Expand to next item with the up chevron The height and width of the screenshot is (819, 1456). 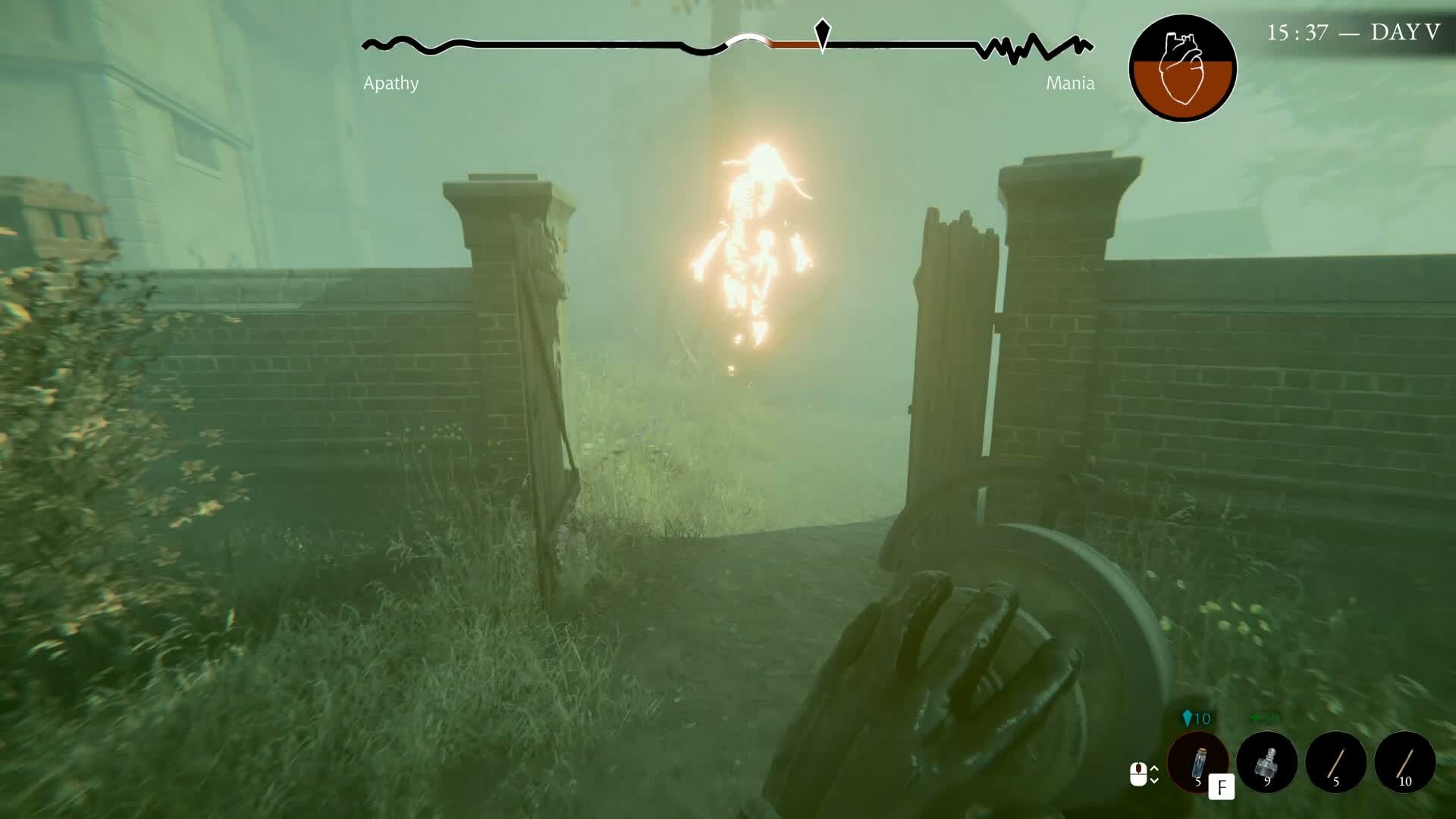click(1154, 768)
